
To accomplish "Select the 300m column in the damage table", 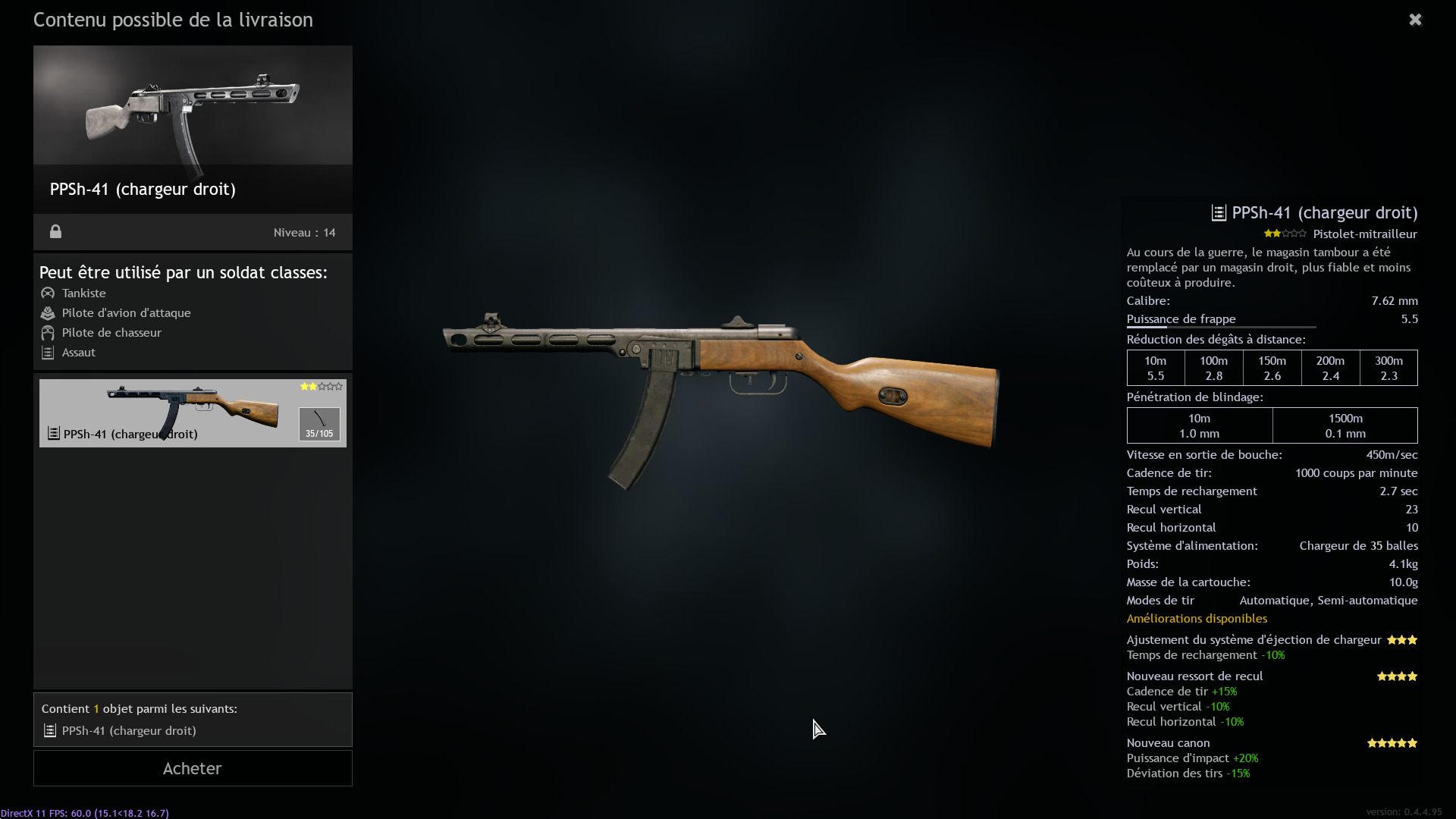I will click(x=1388, y=368).
